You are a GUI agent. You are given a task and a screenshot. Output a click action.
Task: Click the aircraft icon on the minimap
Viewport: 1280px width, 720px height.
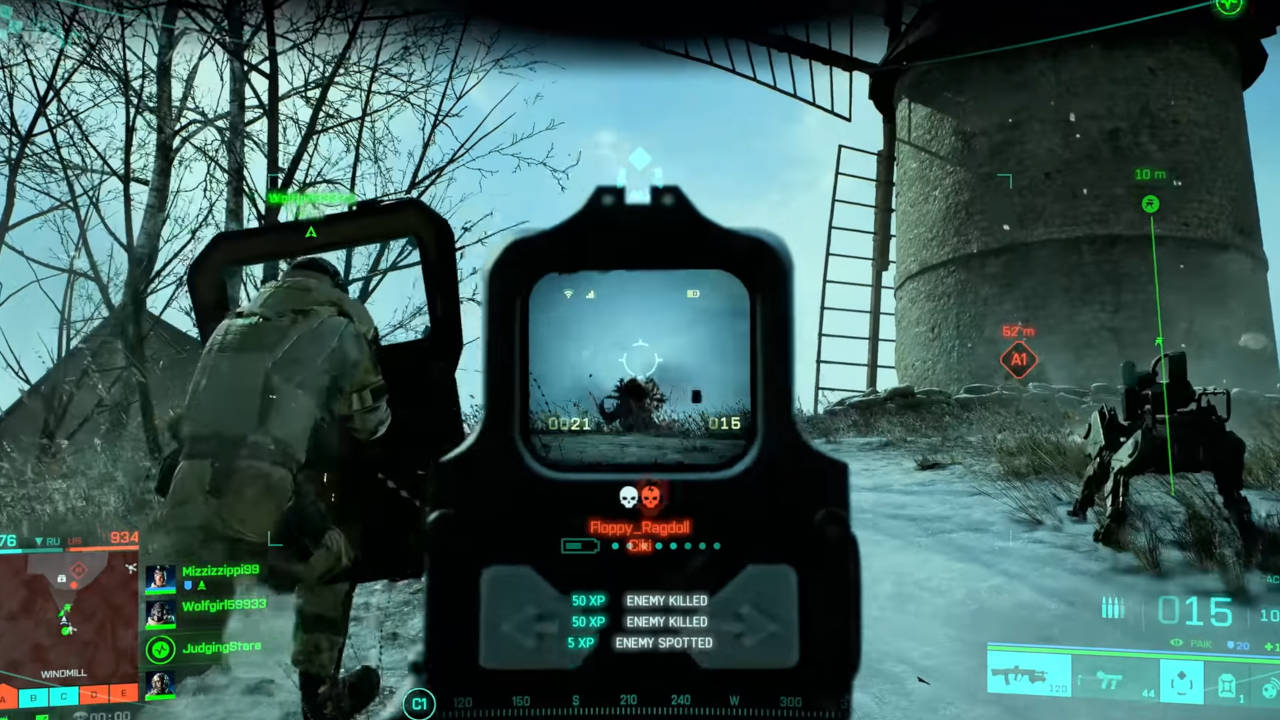pos(129,568)
